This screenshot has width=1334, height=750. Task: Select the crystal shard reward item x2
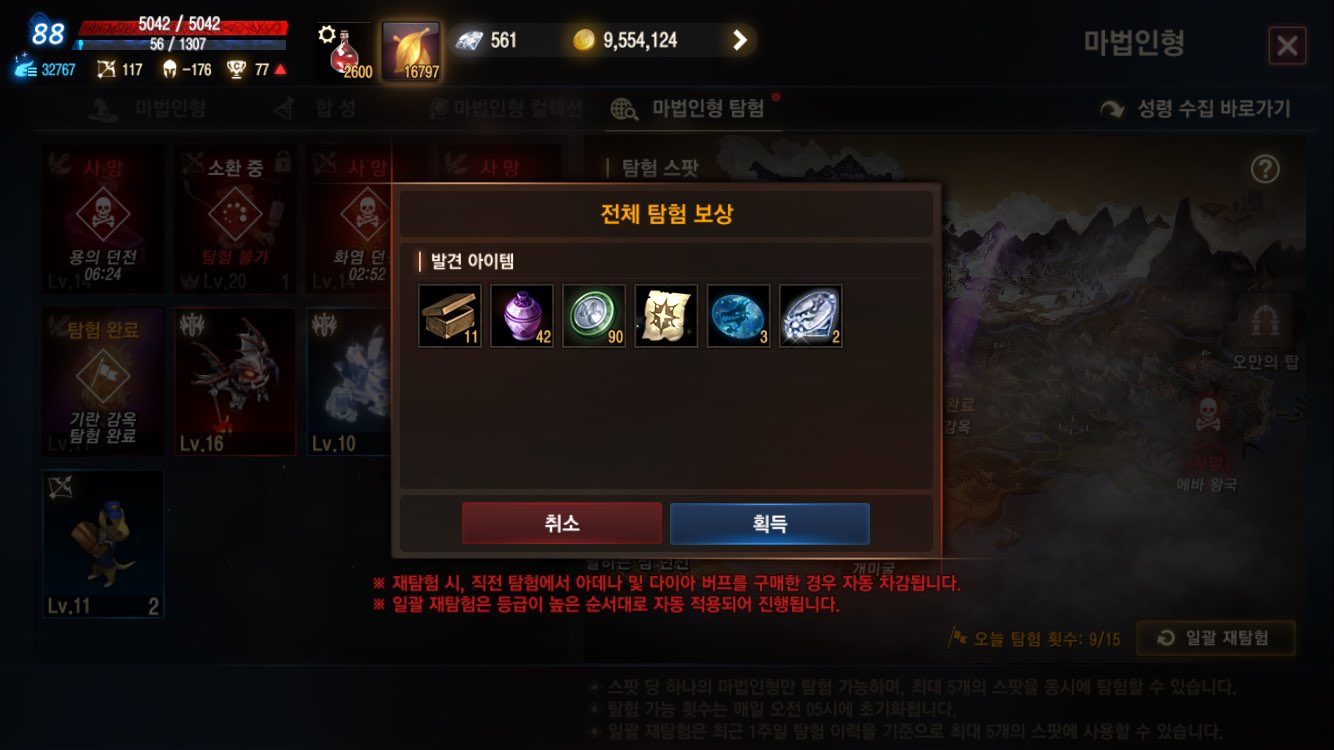pyautogui.click(x=810, y=316)
